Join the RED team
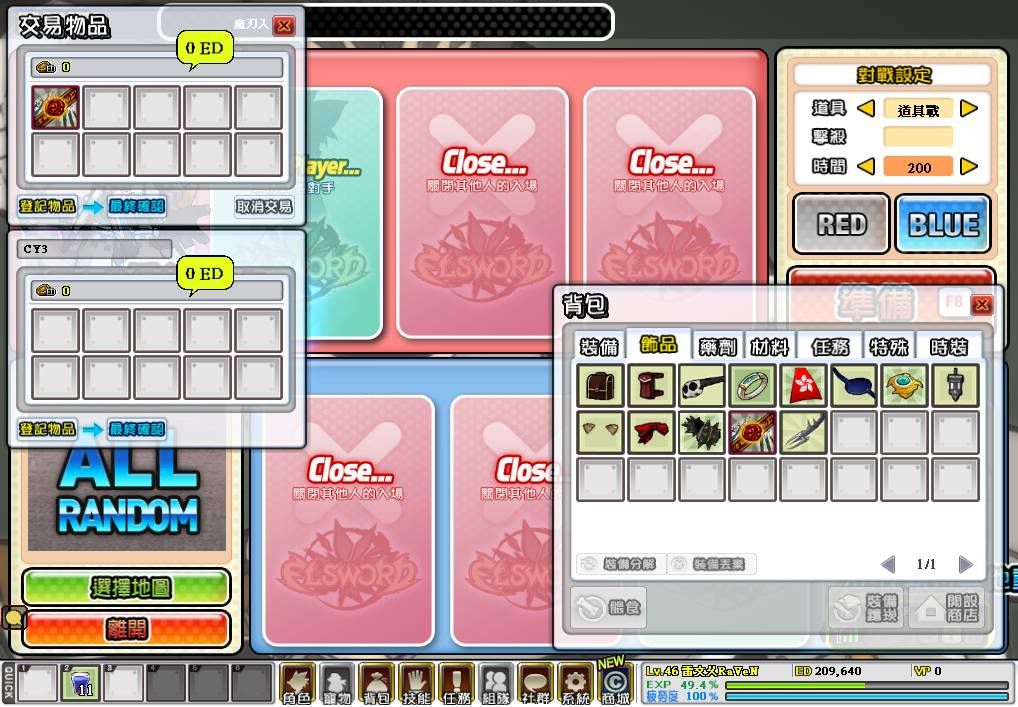The width and height of the screenshot is (1018, 707). pyautogui.click(x=841, y=224)
